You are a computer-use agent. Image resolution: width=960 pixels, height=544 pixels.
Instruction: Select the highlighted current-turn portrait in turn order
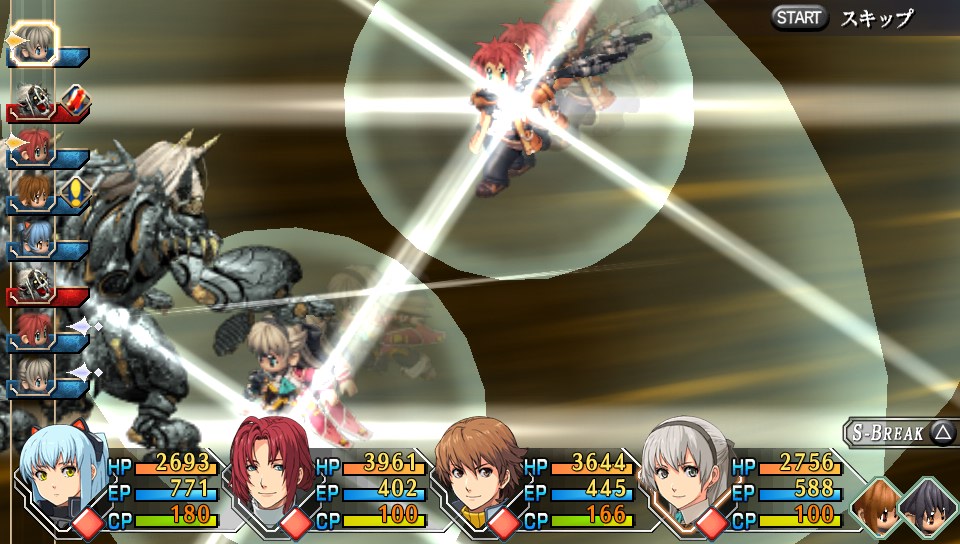pos(36,42)
